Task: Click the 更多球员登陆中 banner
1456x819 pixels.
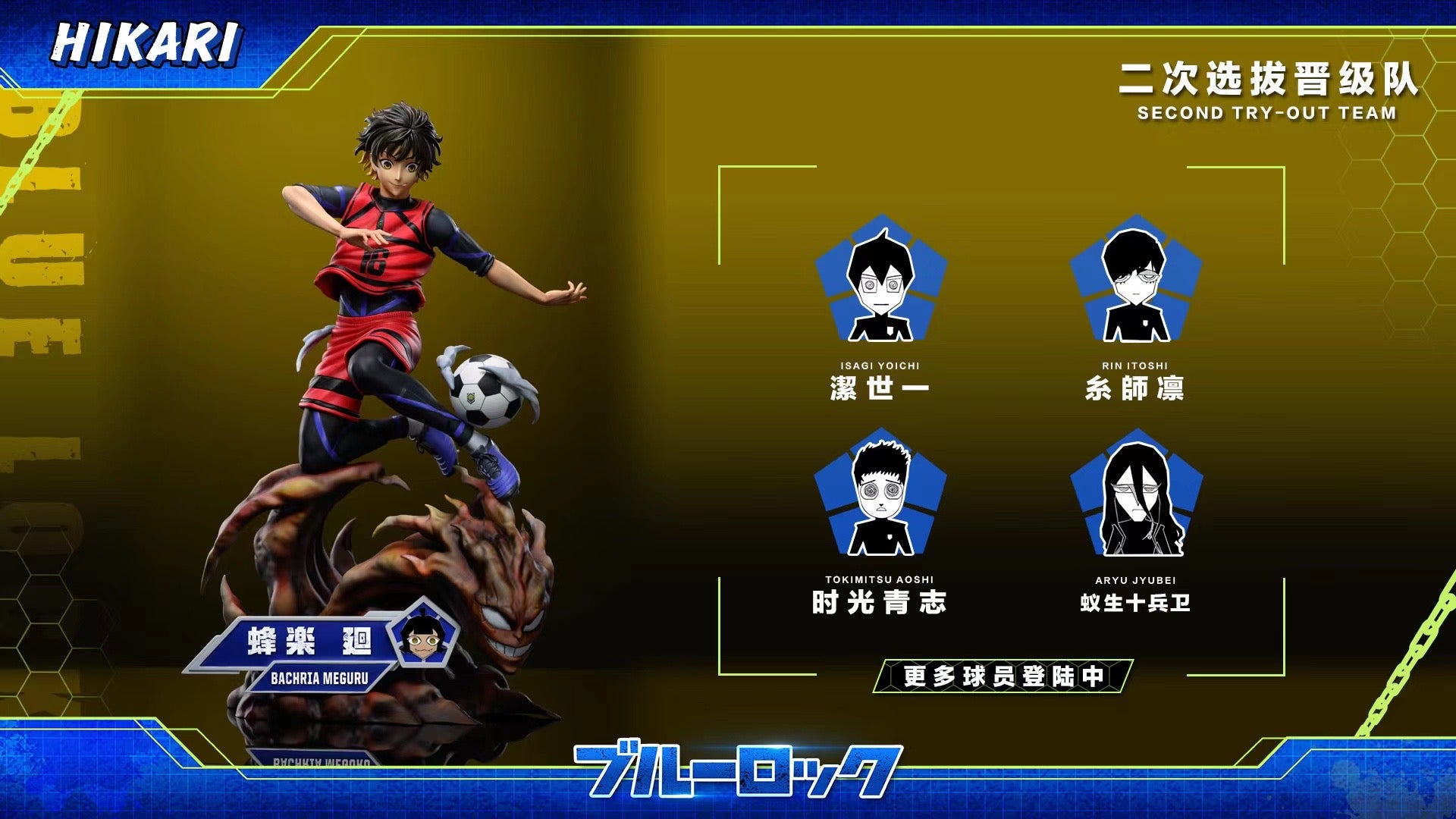Action: pyautogui.click(x=1003, y=676)
